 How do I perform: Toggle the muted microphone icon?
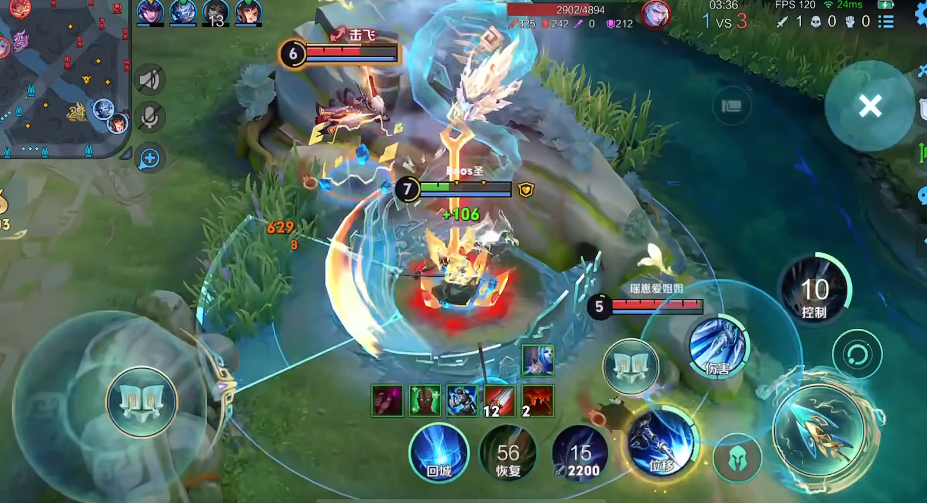tap(150, 118)
